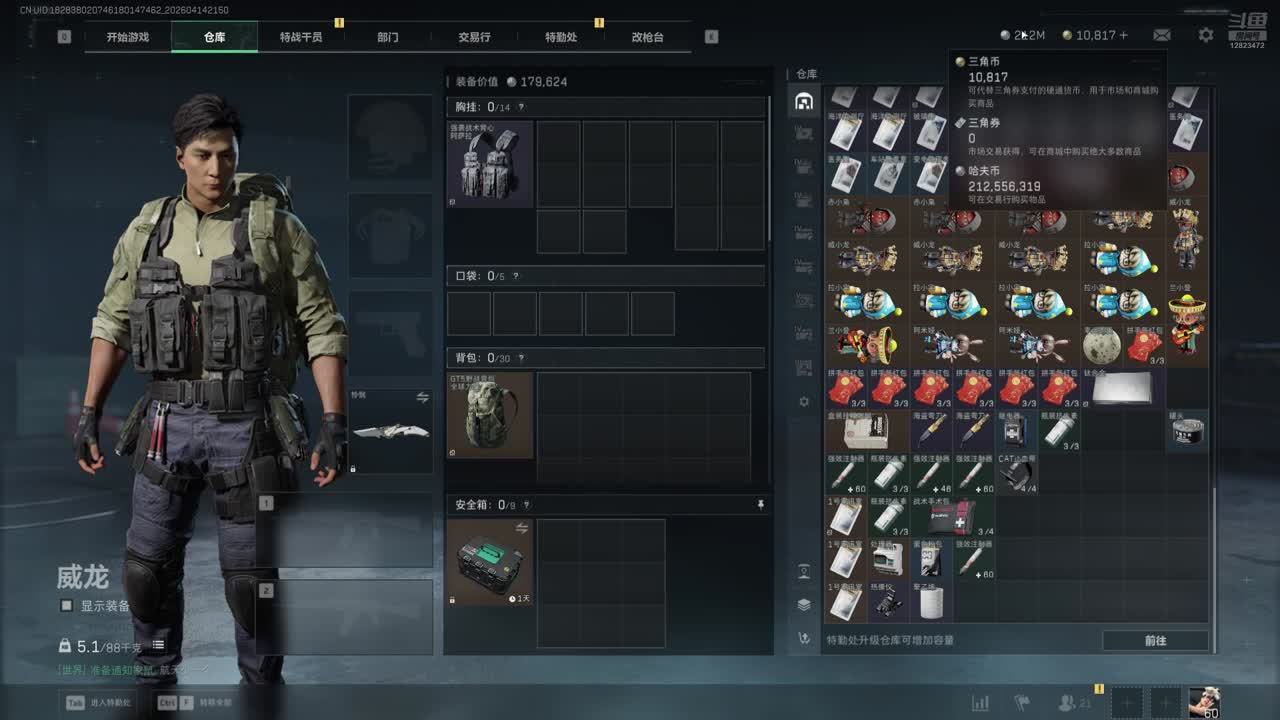
Task: Click the green safe box item
Action: (x=489, y=561)
